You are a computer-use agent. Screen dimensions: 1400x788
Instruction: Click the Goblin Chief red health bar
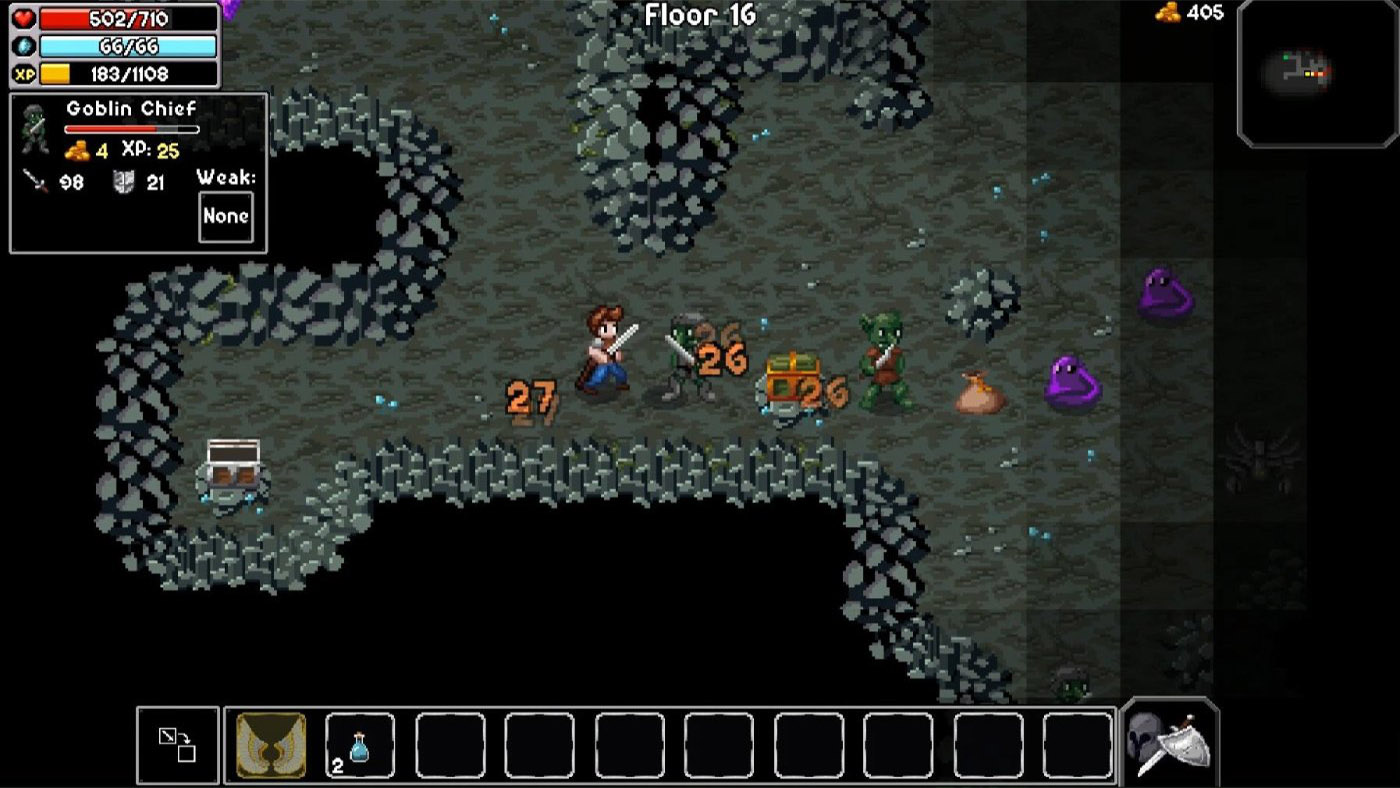coord(131,129)
